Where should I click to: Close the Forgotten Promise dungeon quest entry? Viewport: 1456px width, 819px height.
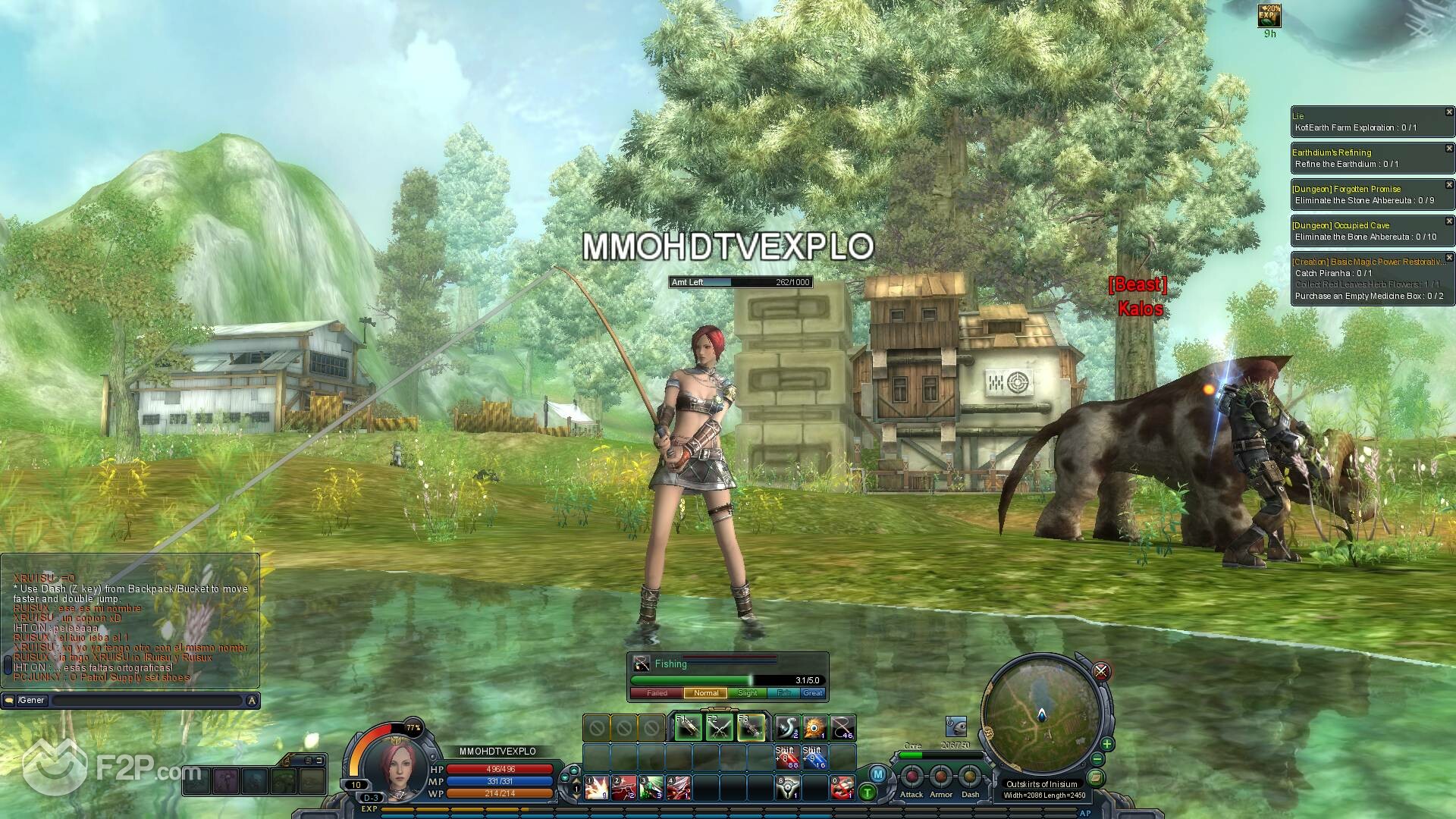pos(1449,185)
